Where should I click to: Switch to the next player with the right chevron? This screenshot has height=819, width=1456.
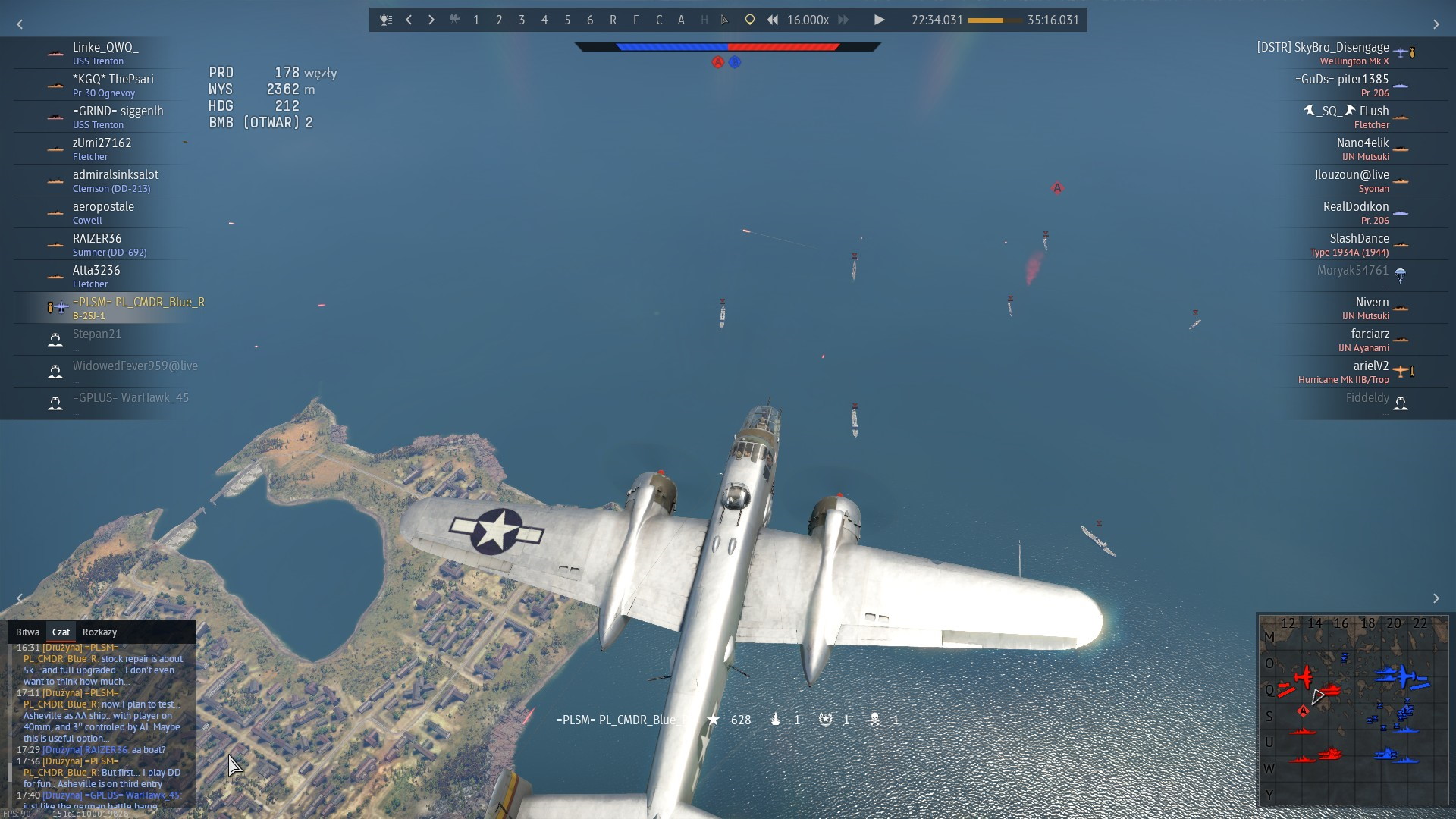point(431,20)
